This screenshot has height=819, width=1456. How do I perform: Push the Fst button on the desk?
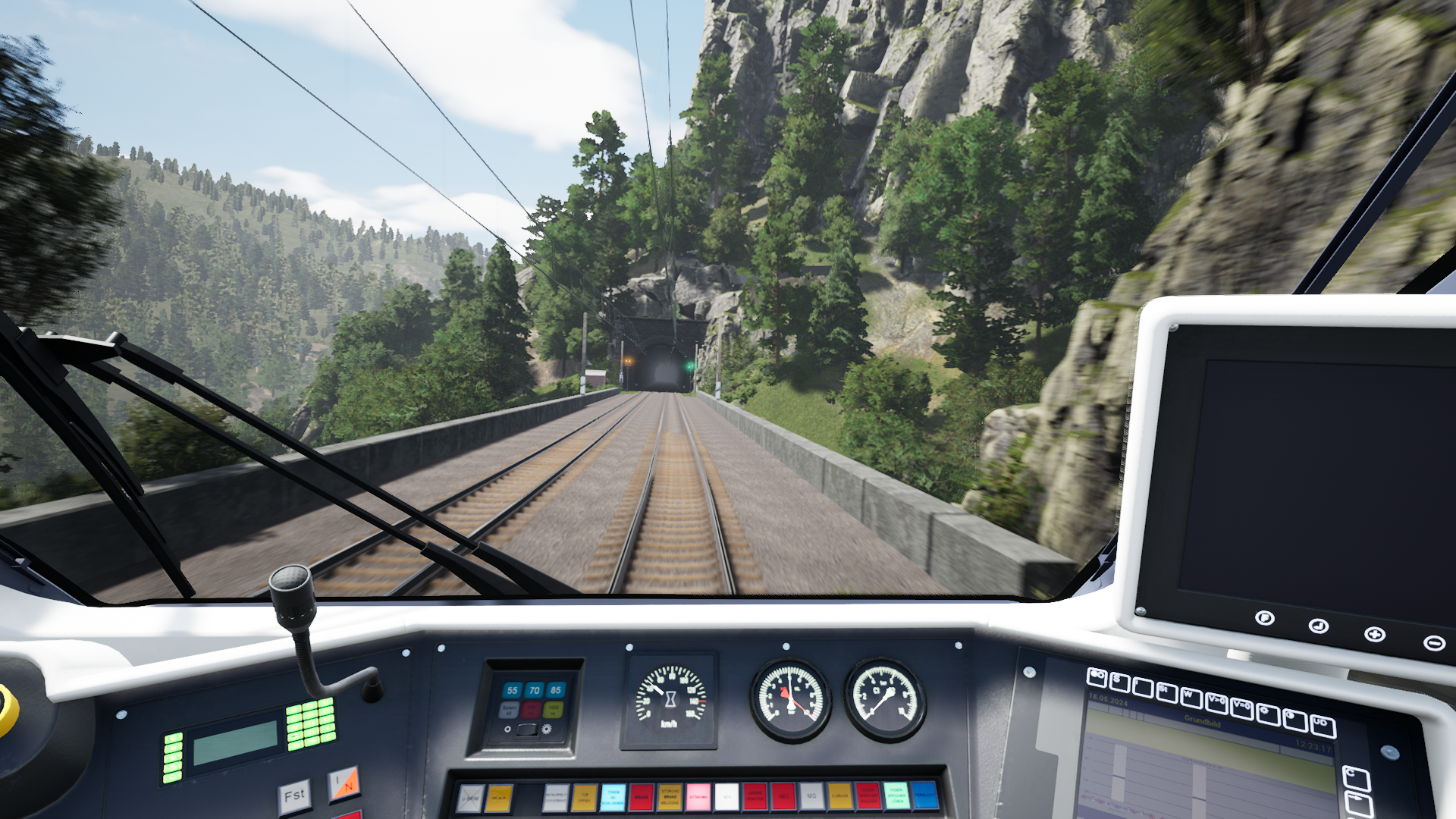(x=294, y=796)
